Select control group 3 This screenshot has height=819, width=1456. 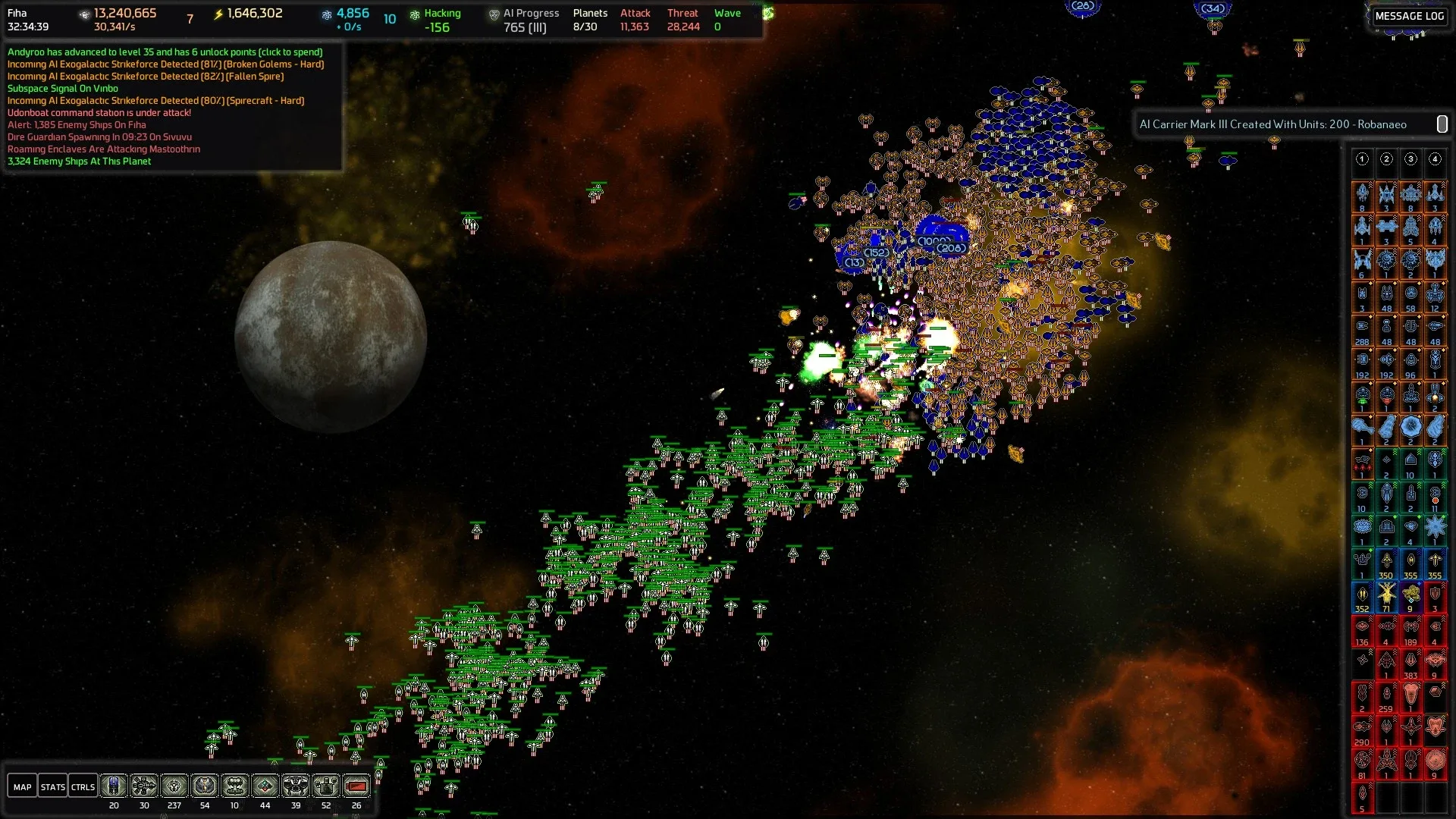coord(1410,159)
